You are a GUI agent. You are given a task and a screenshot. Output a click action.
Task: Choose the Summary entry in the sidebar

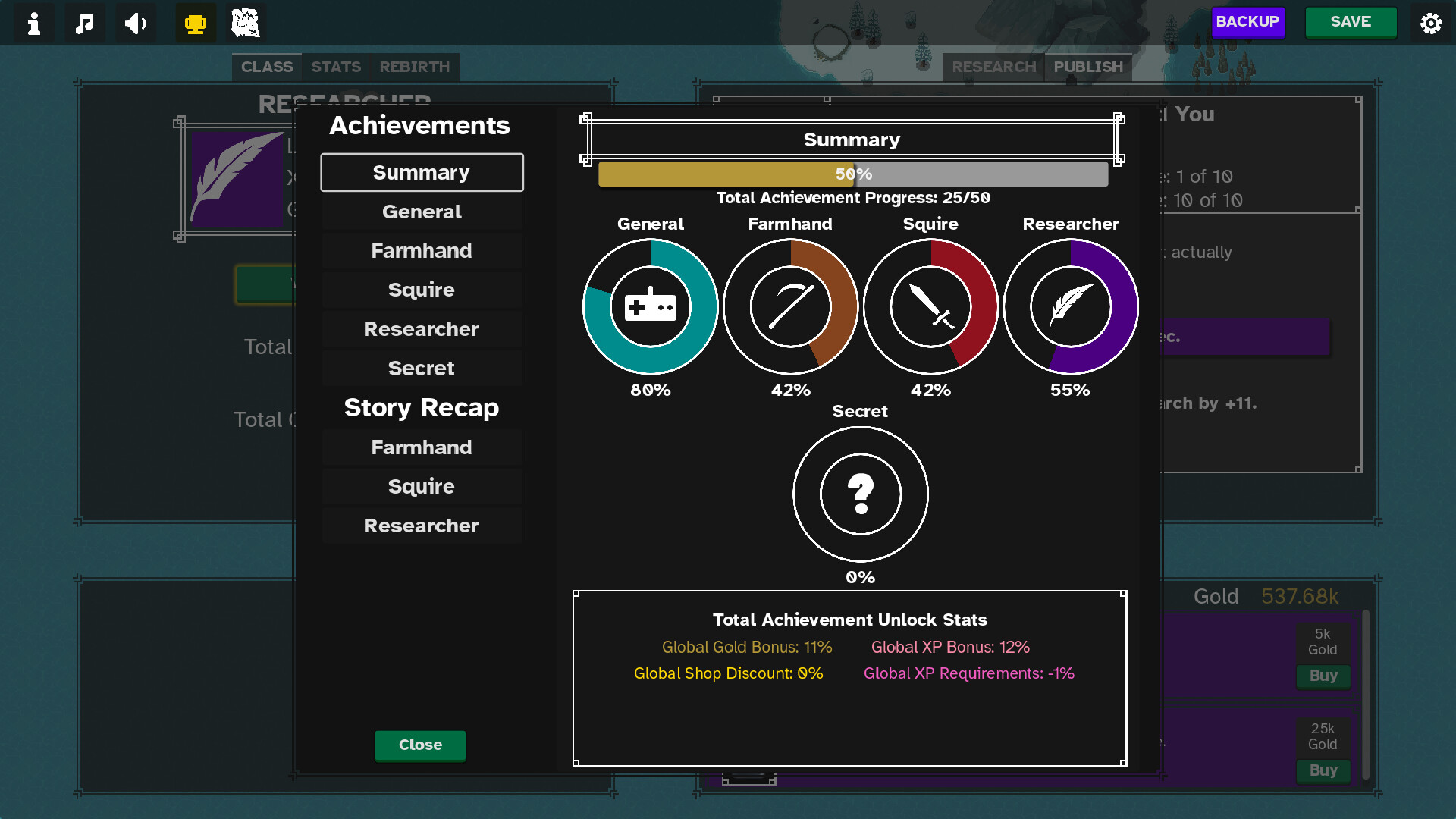click(x=422, y=173)
